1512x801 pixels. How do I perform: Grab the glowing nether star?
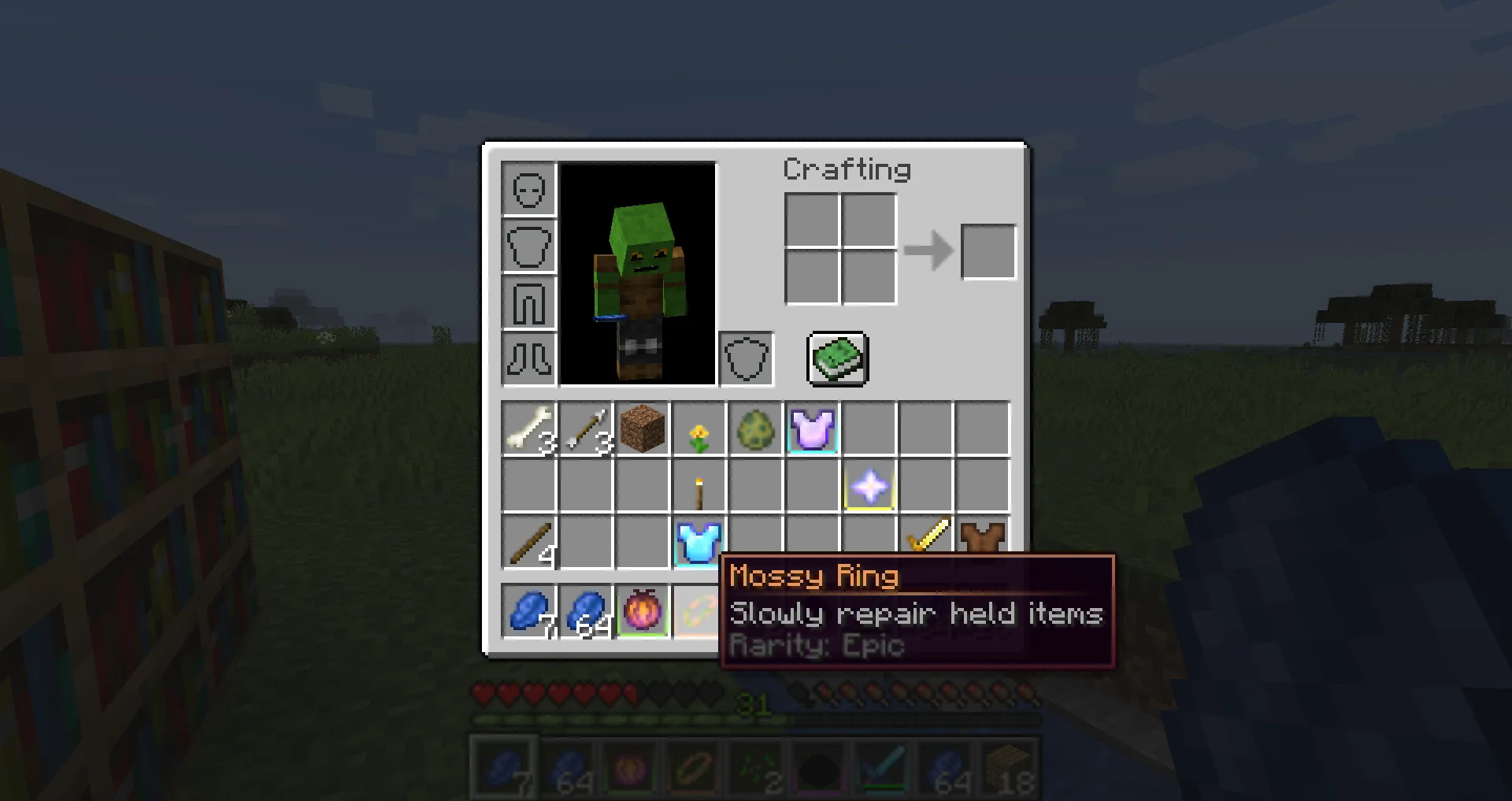pos(870,487)
